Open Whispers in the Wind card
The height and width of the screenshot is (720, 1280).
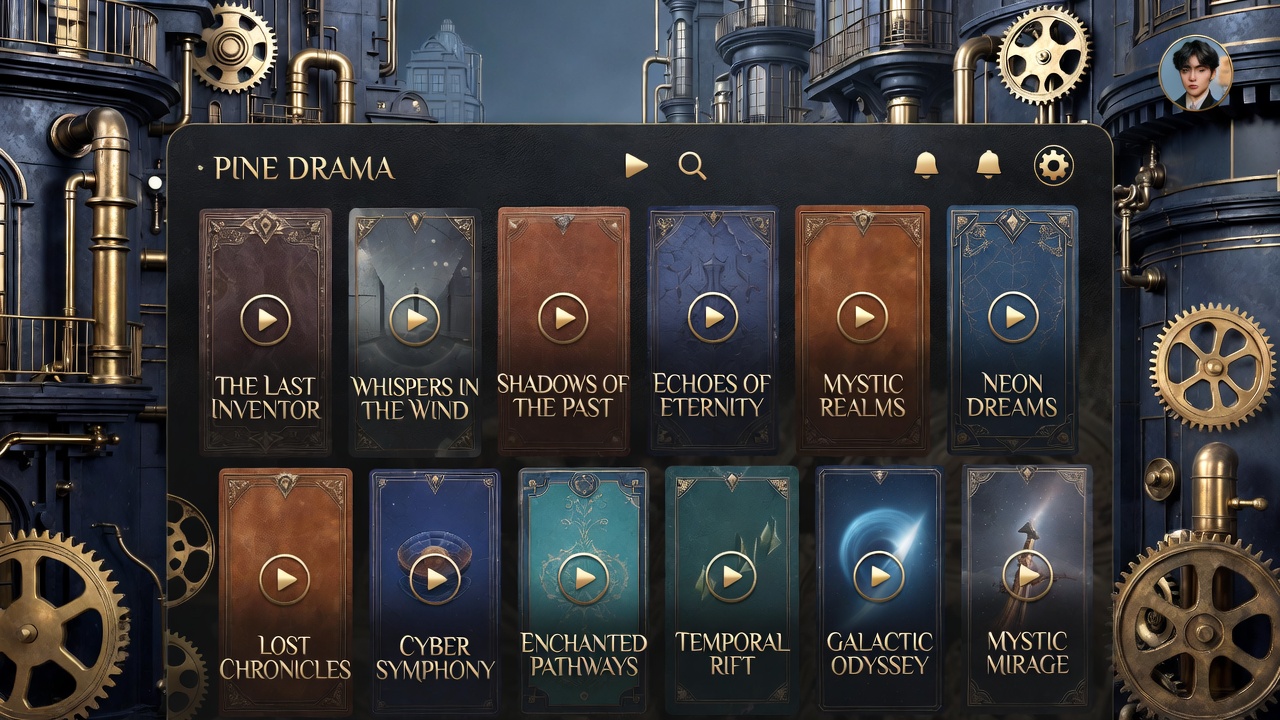[414, 320]
